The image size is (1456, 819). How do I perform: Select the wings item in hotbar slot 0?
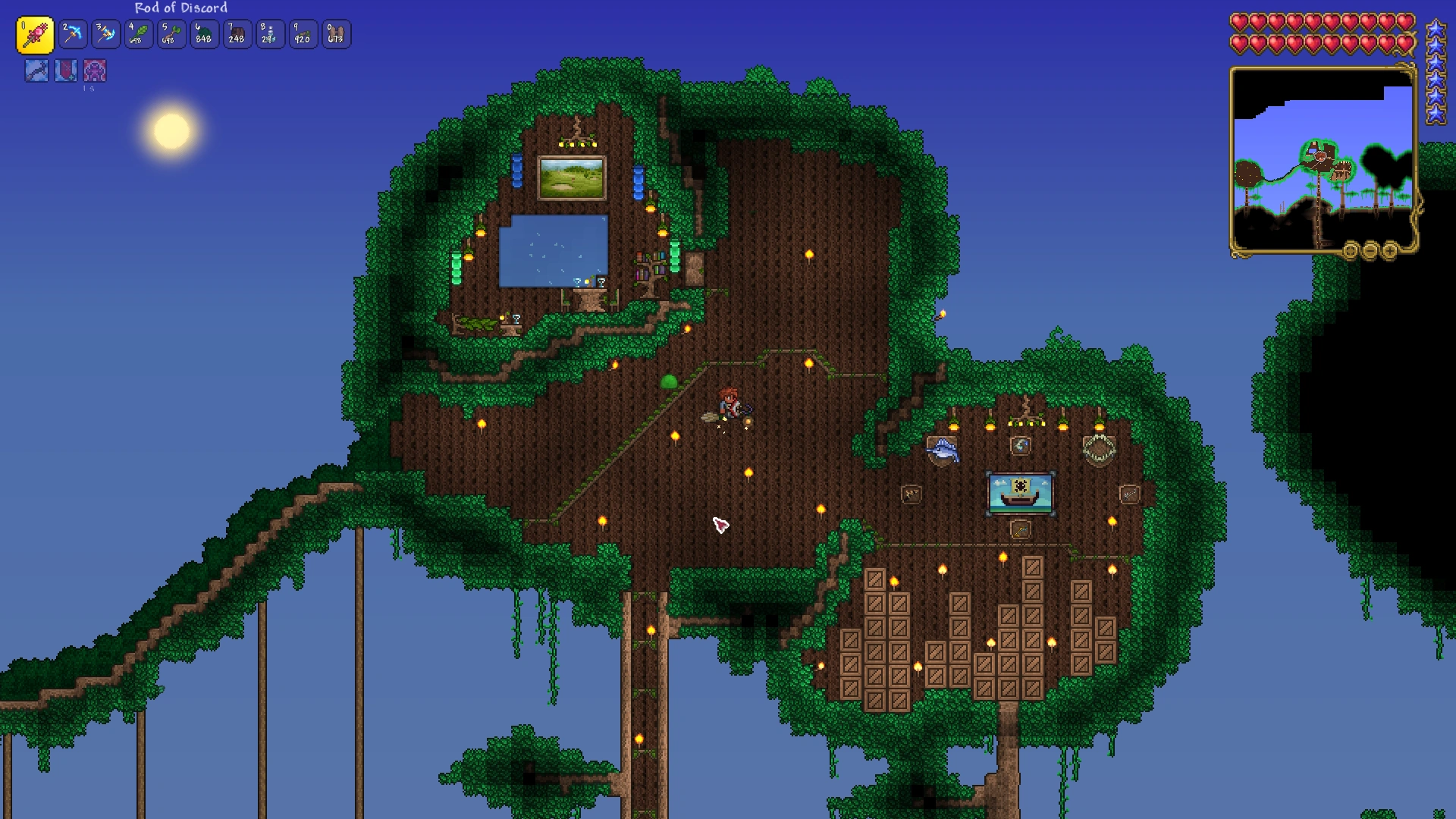336,34
